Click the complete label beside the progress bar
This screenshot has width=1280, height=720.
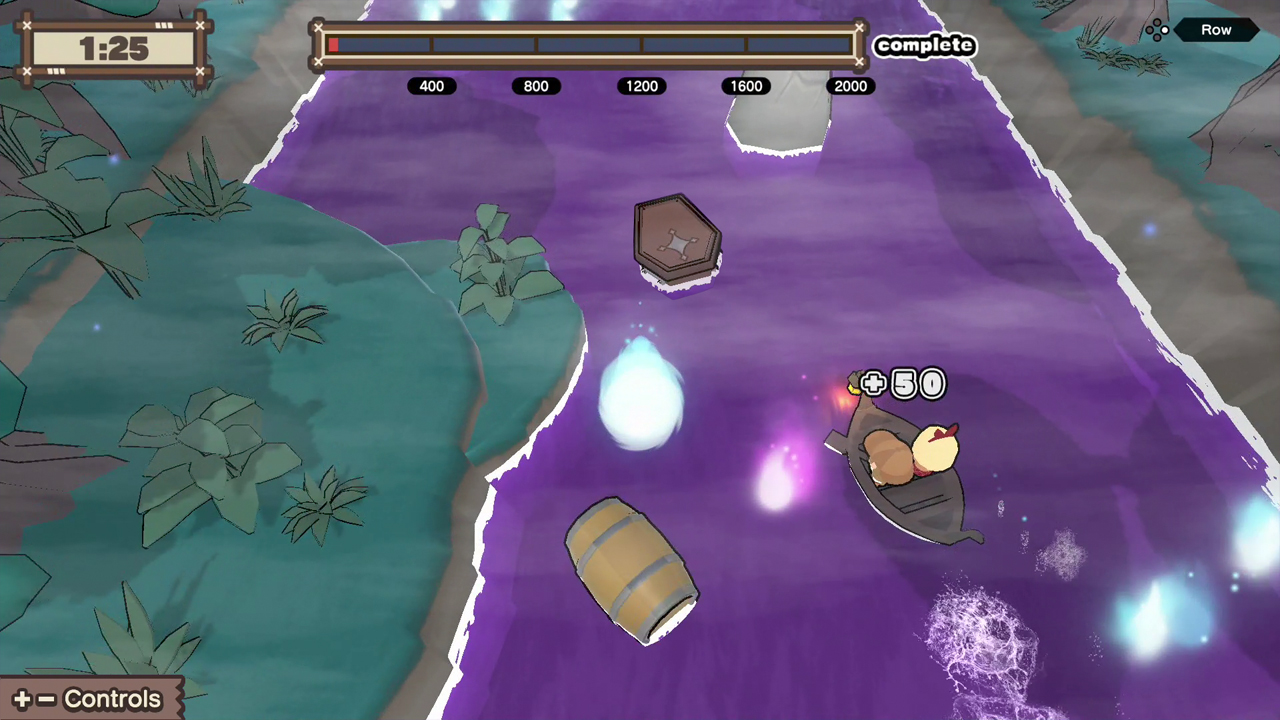coord(925,45)
